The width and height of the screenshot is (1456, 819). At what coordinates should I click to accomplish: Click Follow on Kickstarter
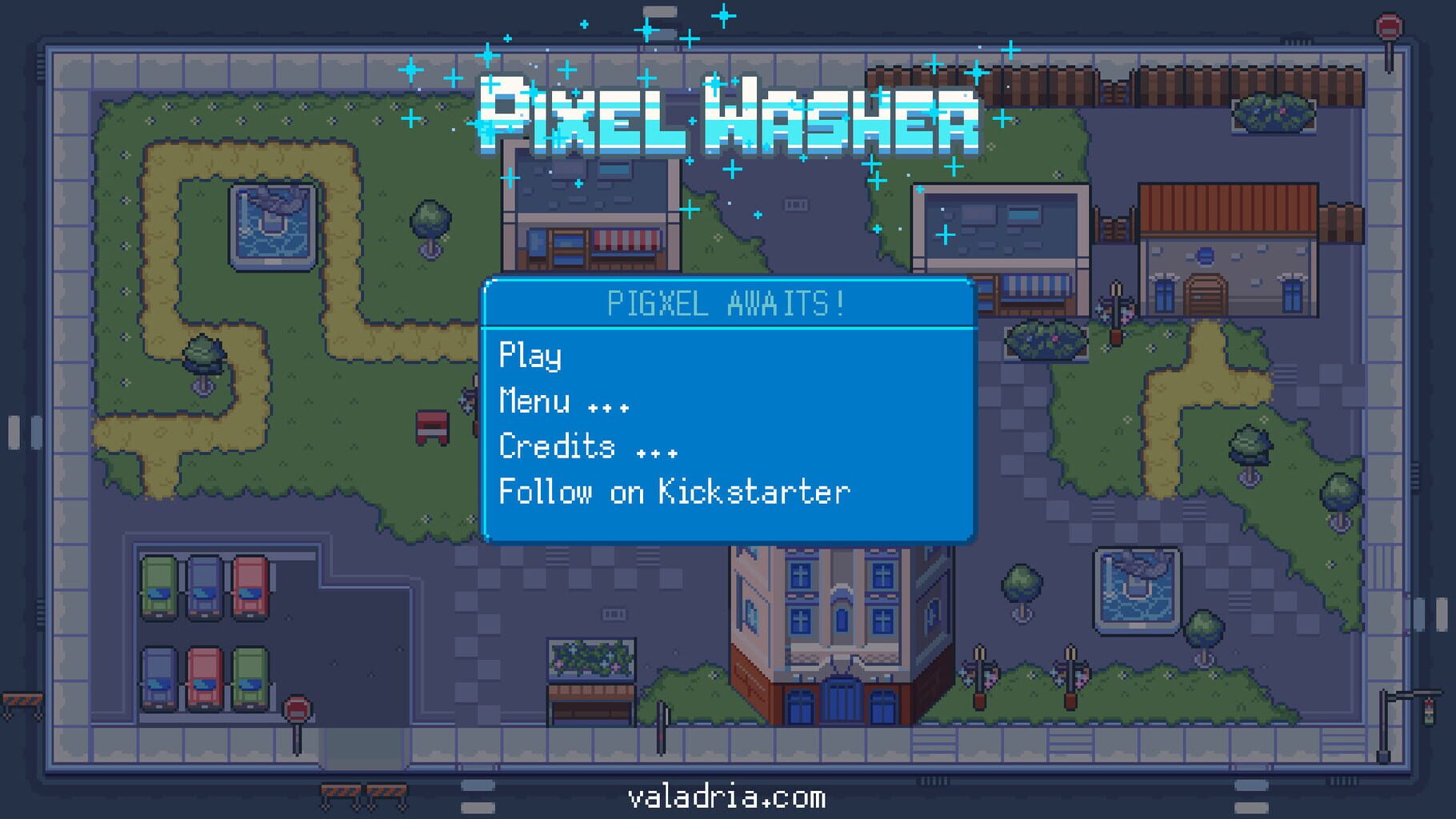674,492
